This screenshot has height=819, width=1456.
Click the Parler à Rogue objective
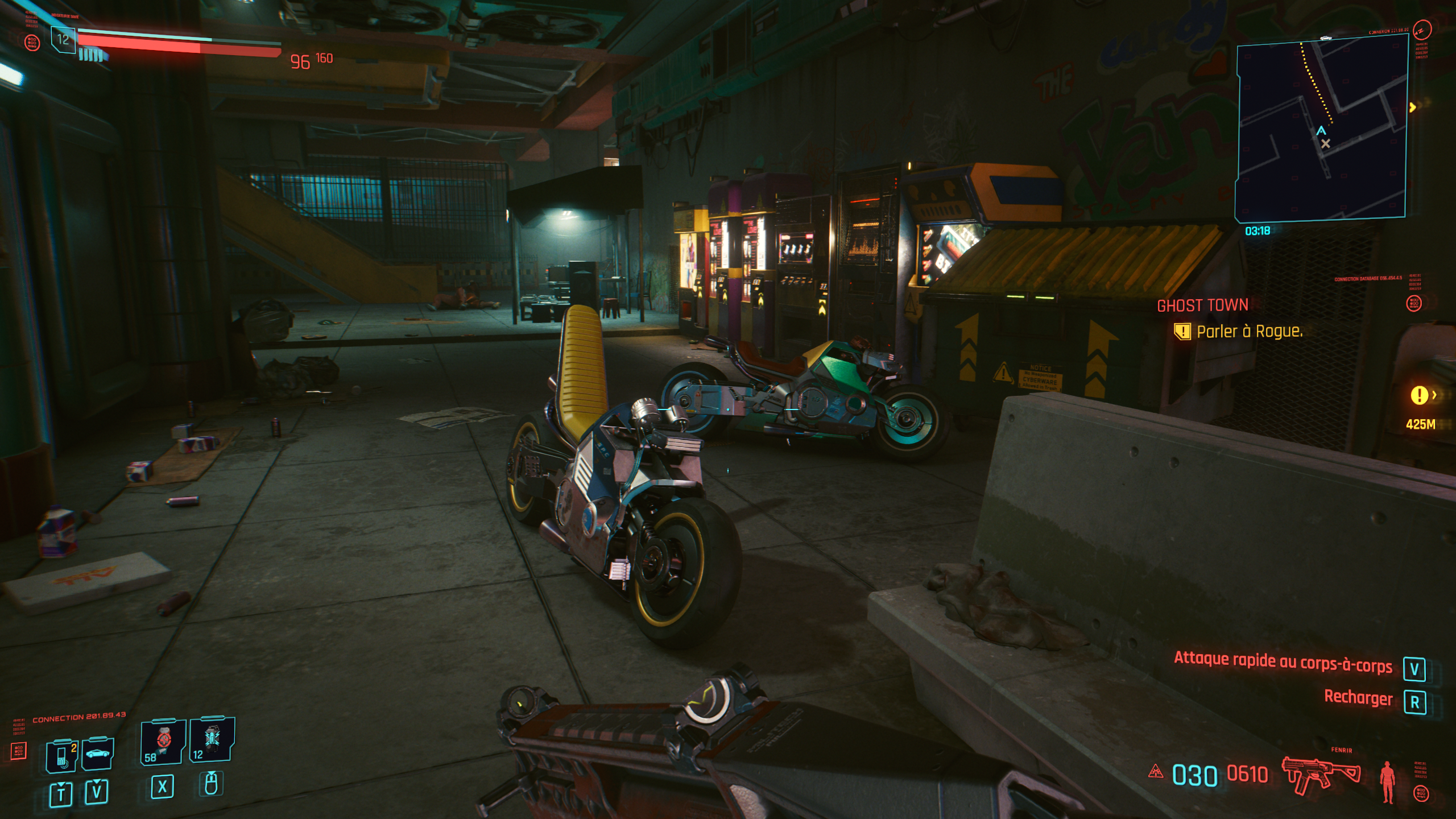coord(1249,332)
